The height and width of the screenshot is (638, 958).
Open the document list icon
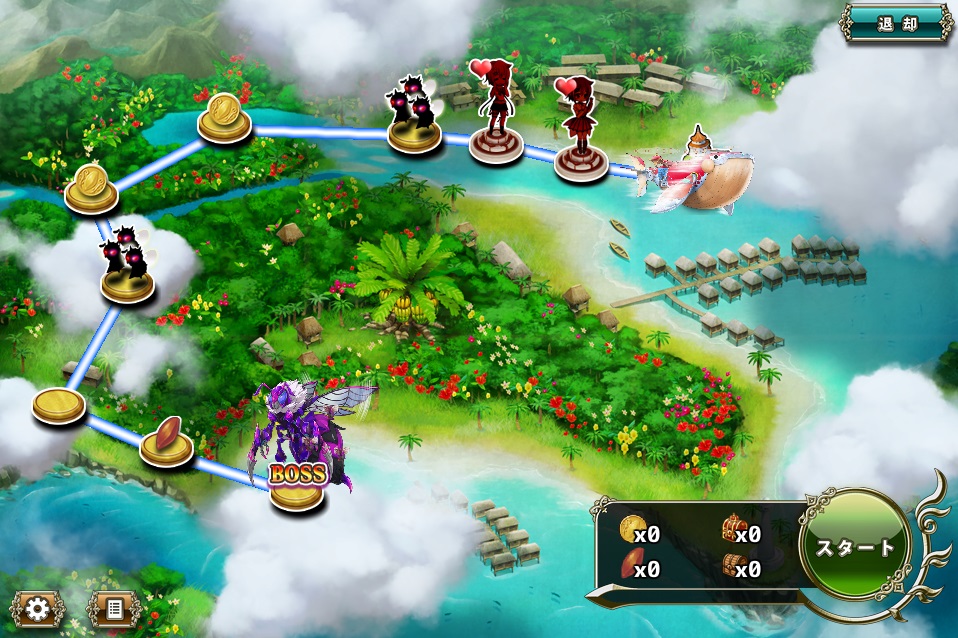[113, 608]
